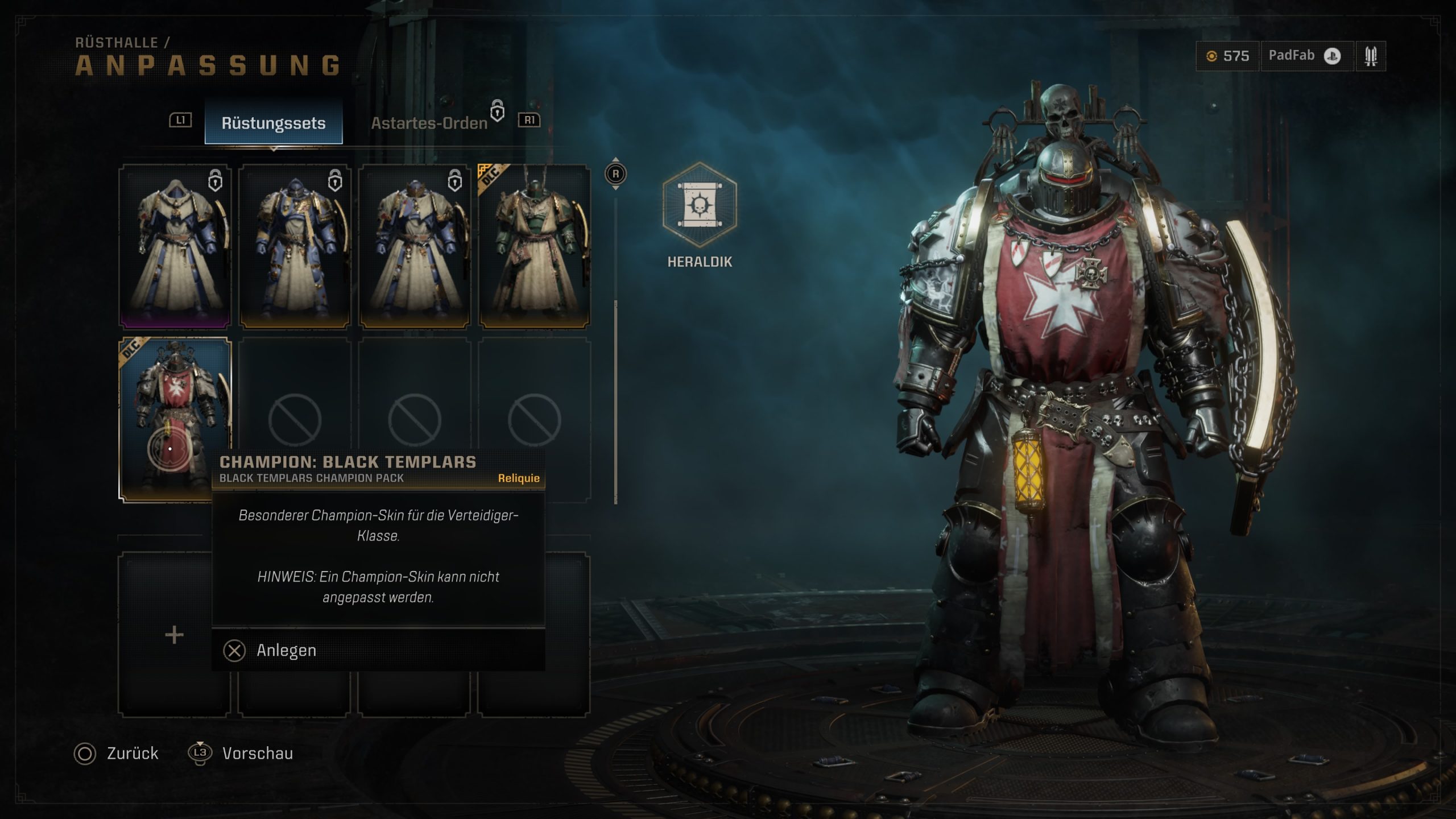The image size is (1456, 819).
Task: Select the purple-trimmed locked armor set
Action: pyautogui.click(x=175, y=246)
